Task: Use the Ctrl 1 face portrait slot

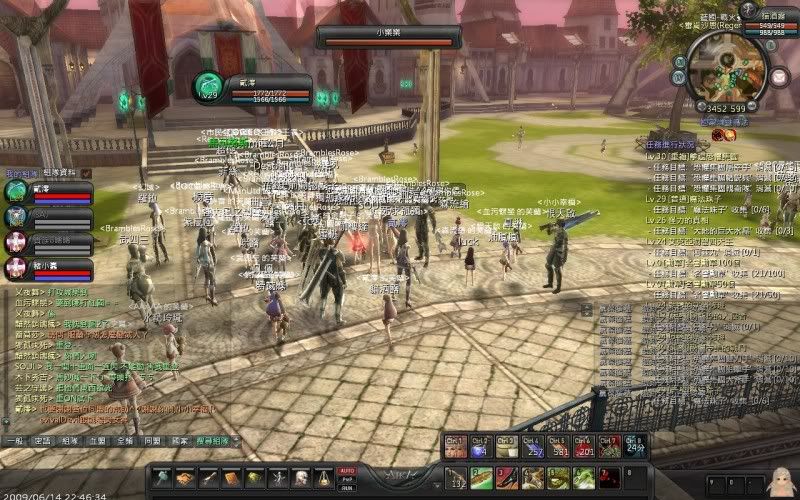Action: coord(455,446)
